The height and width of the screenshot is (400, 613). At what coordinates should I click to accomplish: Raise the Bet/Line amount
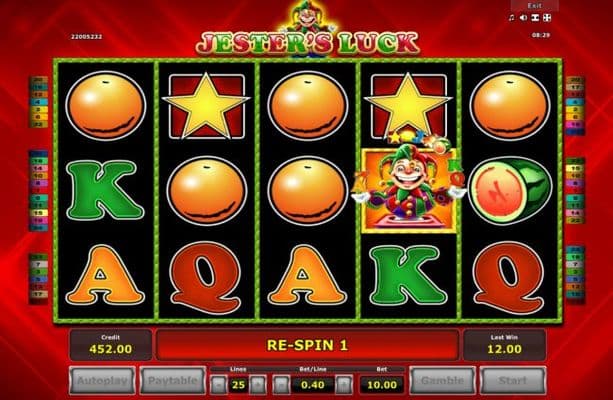point(344,382)
